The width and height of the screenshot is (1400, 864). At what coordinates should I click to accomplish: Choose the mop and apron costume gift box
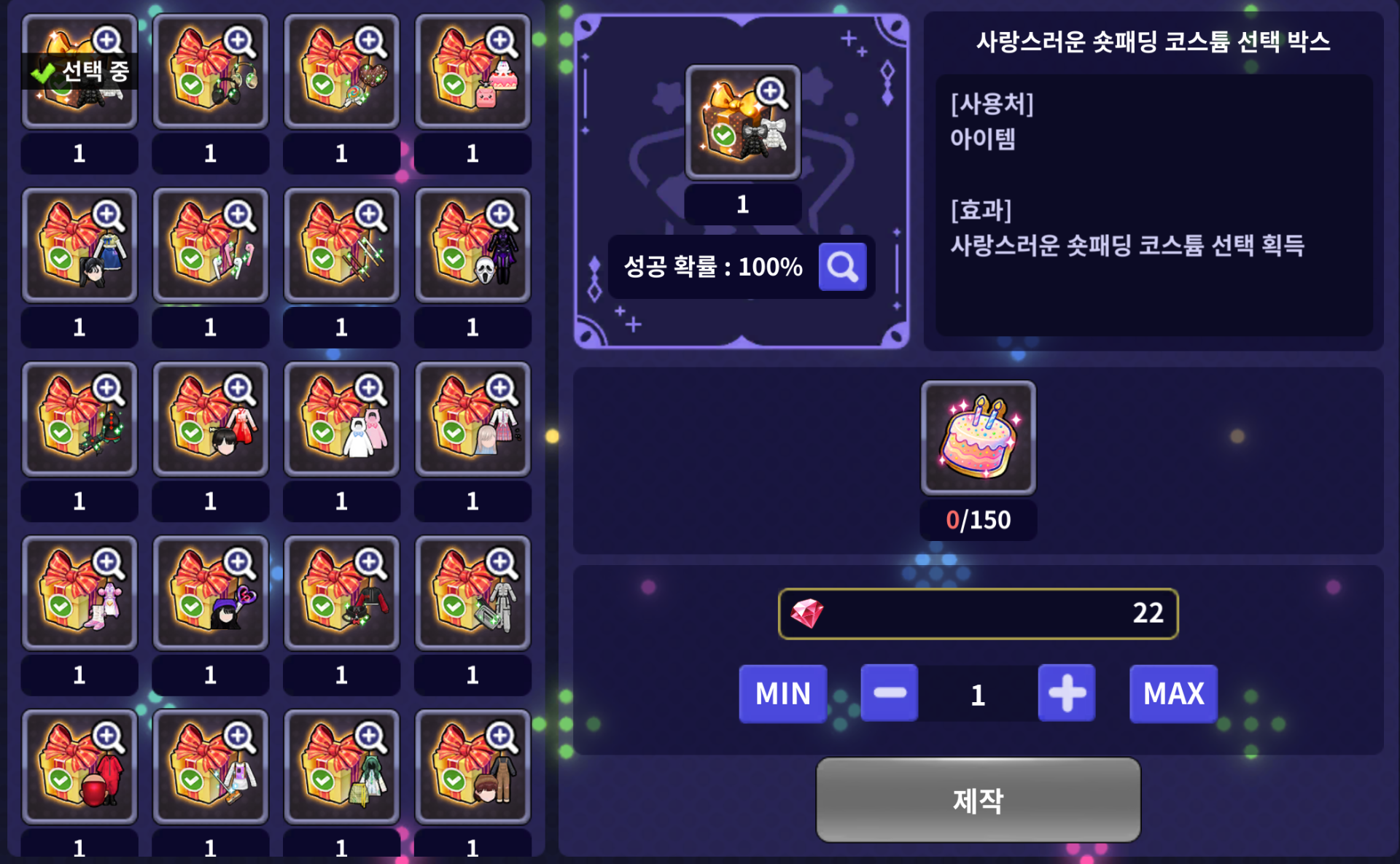(211, 767)
